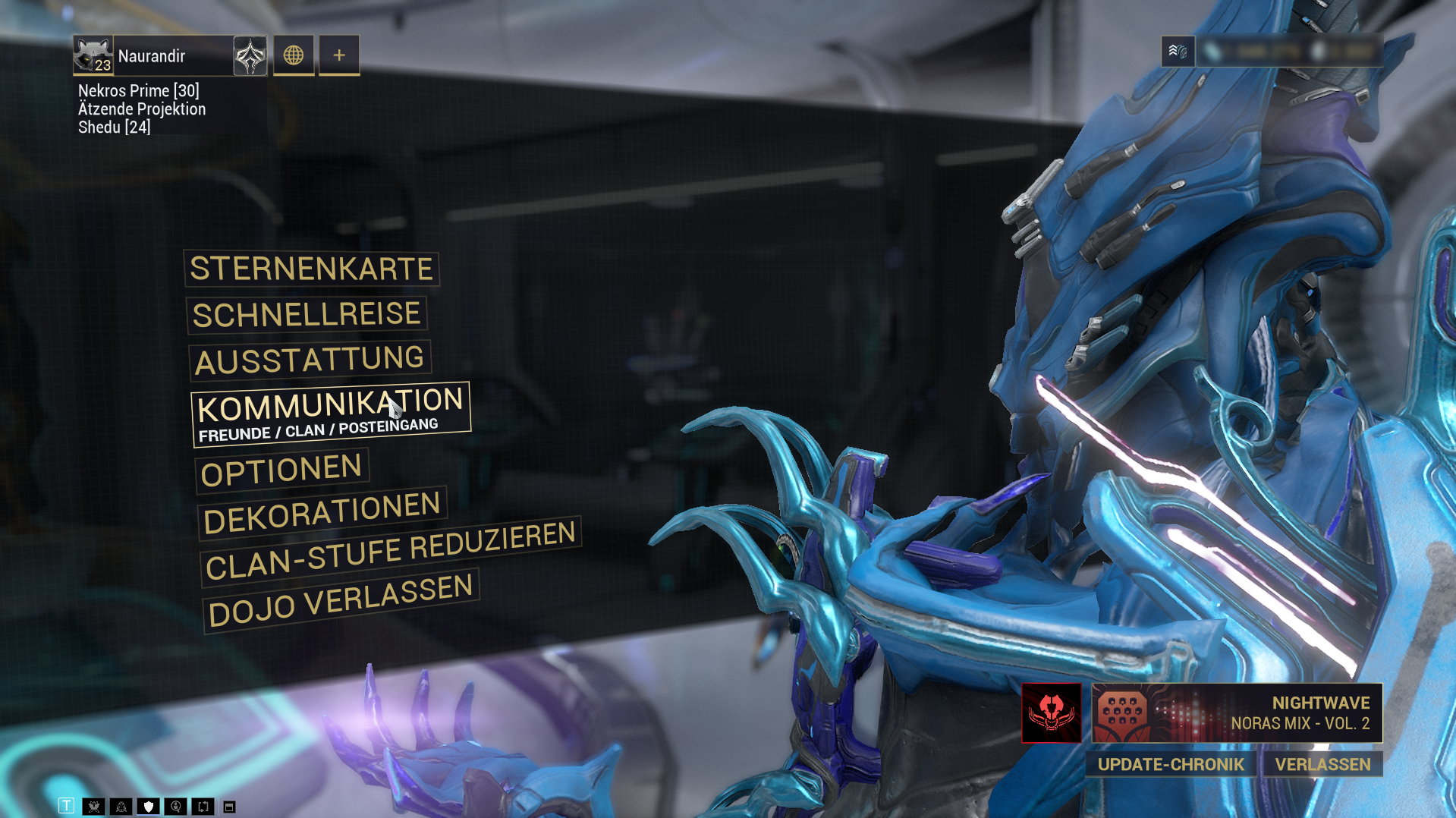The width and height of the screenshot is (1456, 818).
Task: Click the globe matchmaking icon
Action: tap(294, 55)
